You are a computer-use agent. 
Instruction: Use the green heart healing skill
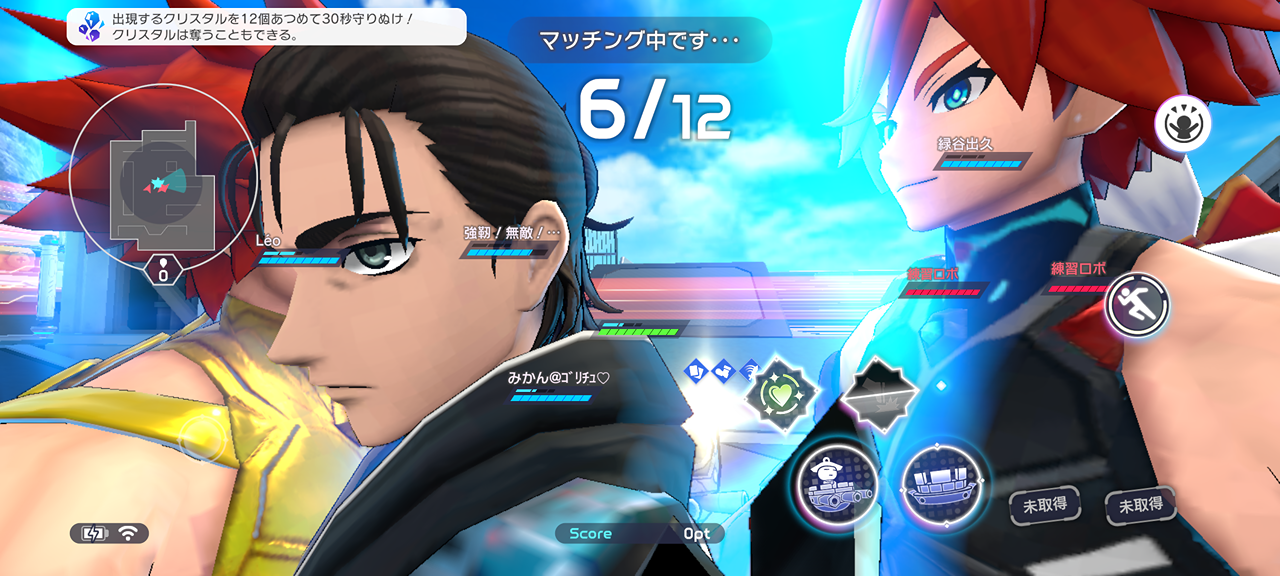(782, 393)
